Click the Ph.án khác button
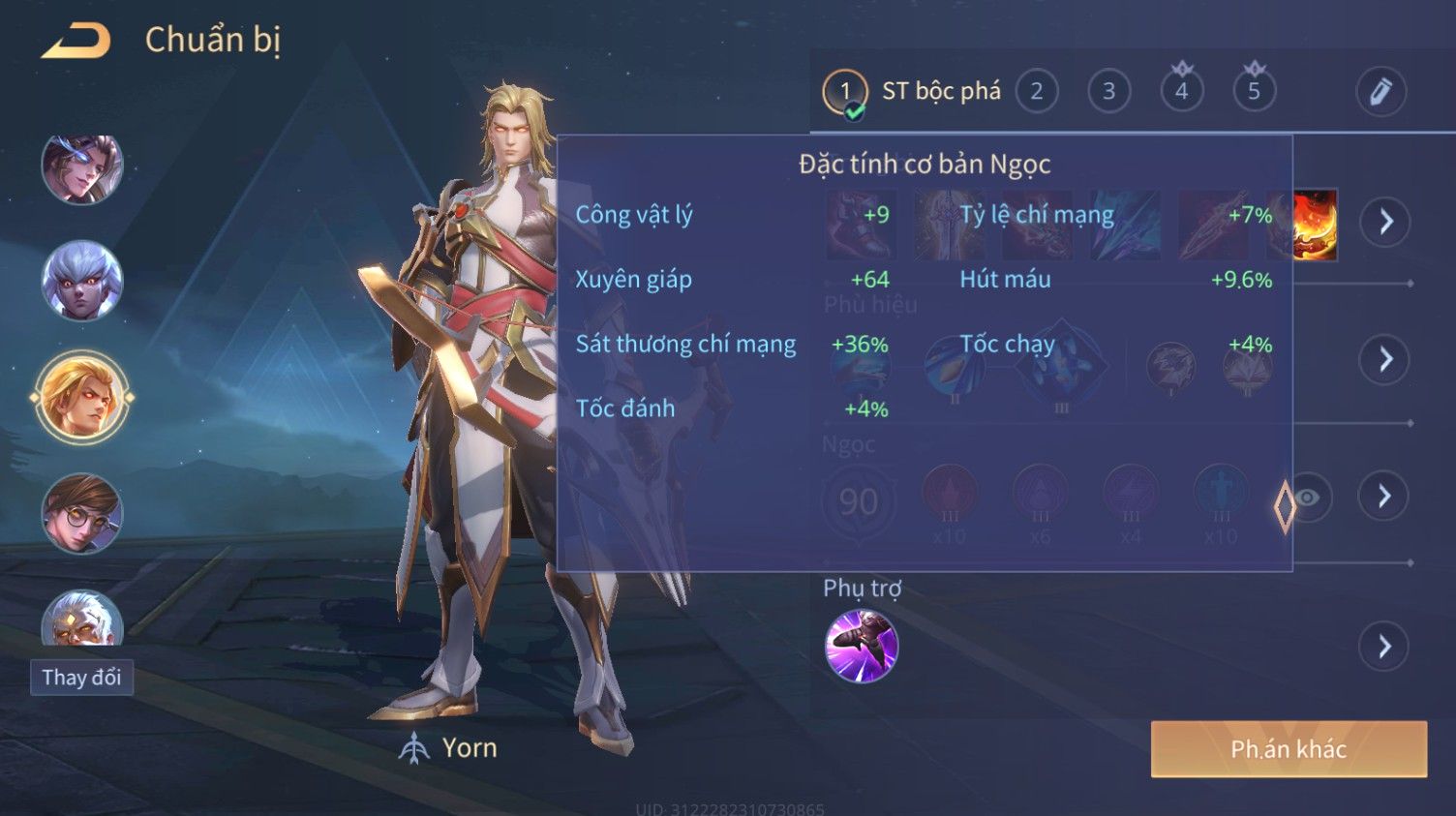Screen dimensions: 1456x816 point(1288,749)
